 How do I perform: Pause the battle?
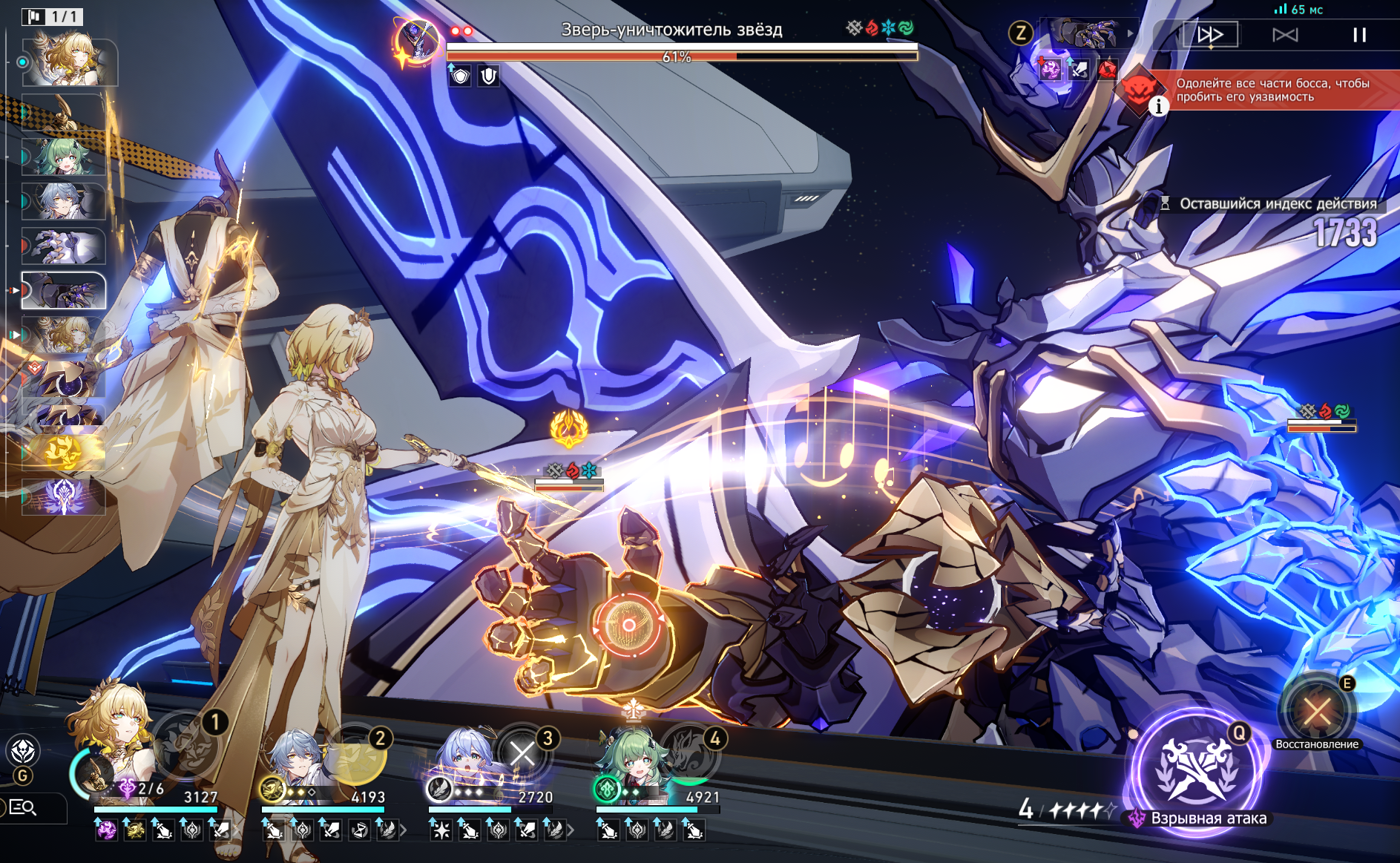click(x=1359, y=35)
